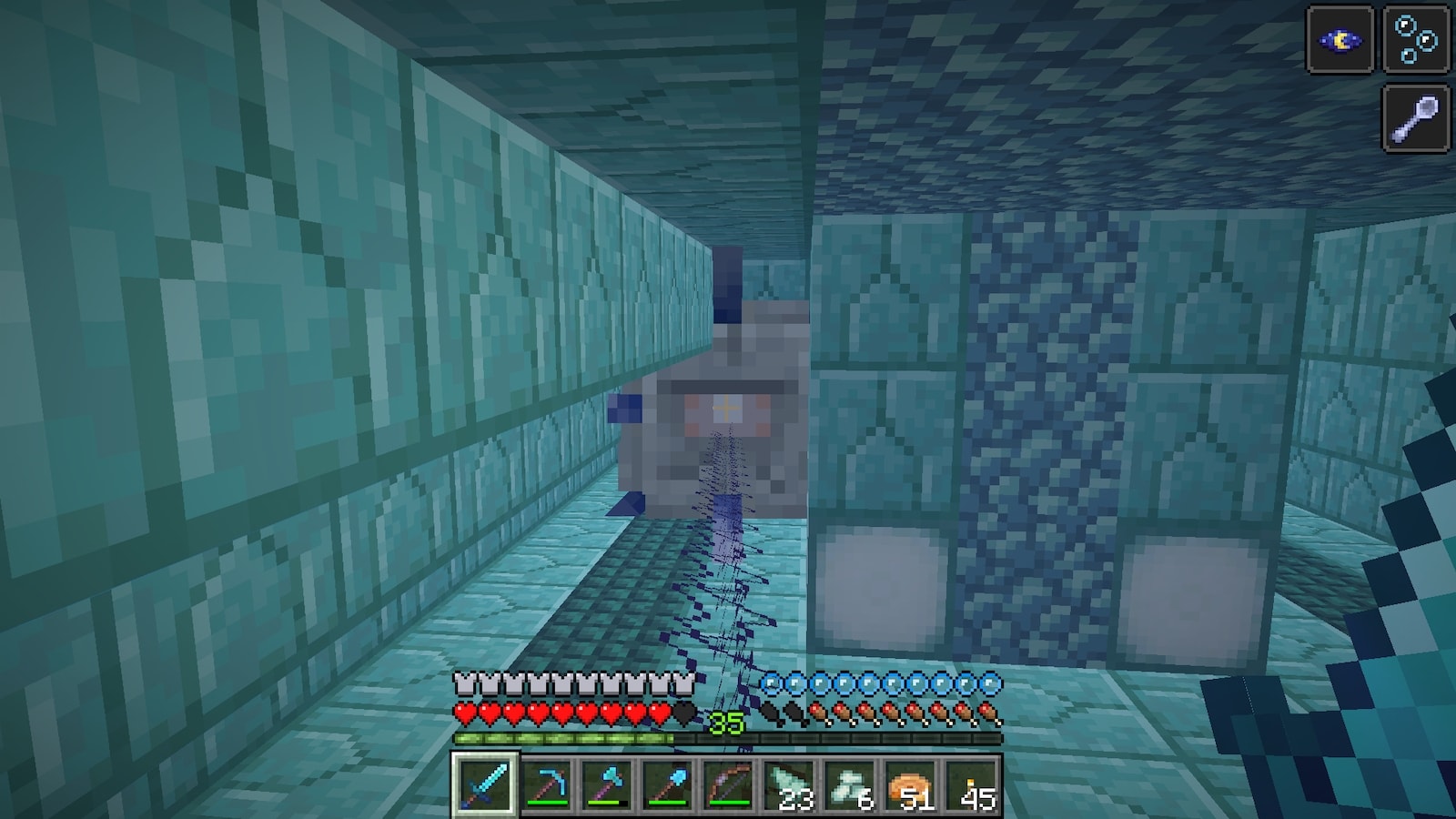Click the Water Breathing bubbles icon
1456x819 pixels.
pos(1416,40)
